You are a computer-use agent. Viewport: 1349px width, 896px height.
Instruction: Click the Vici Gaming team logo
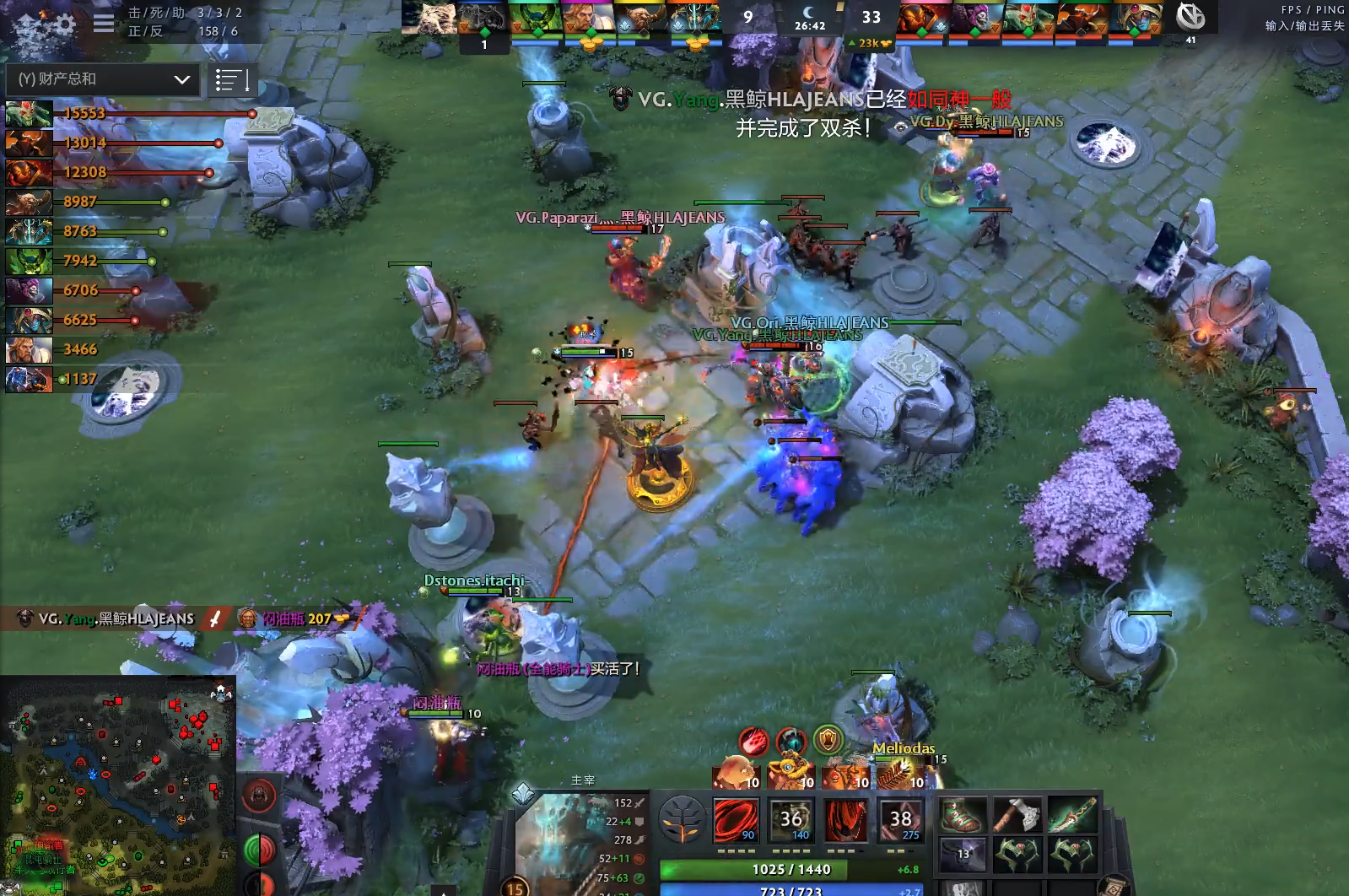[x=1190, y=17]
